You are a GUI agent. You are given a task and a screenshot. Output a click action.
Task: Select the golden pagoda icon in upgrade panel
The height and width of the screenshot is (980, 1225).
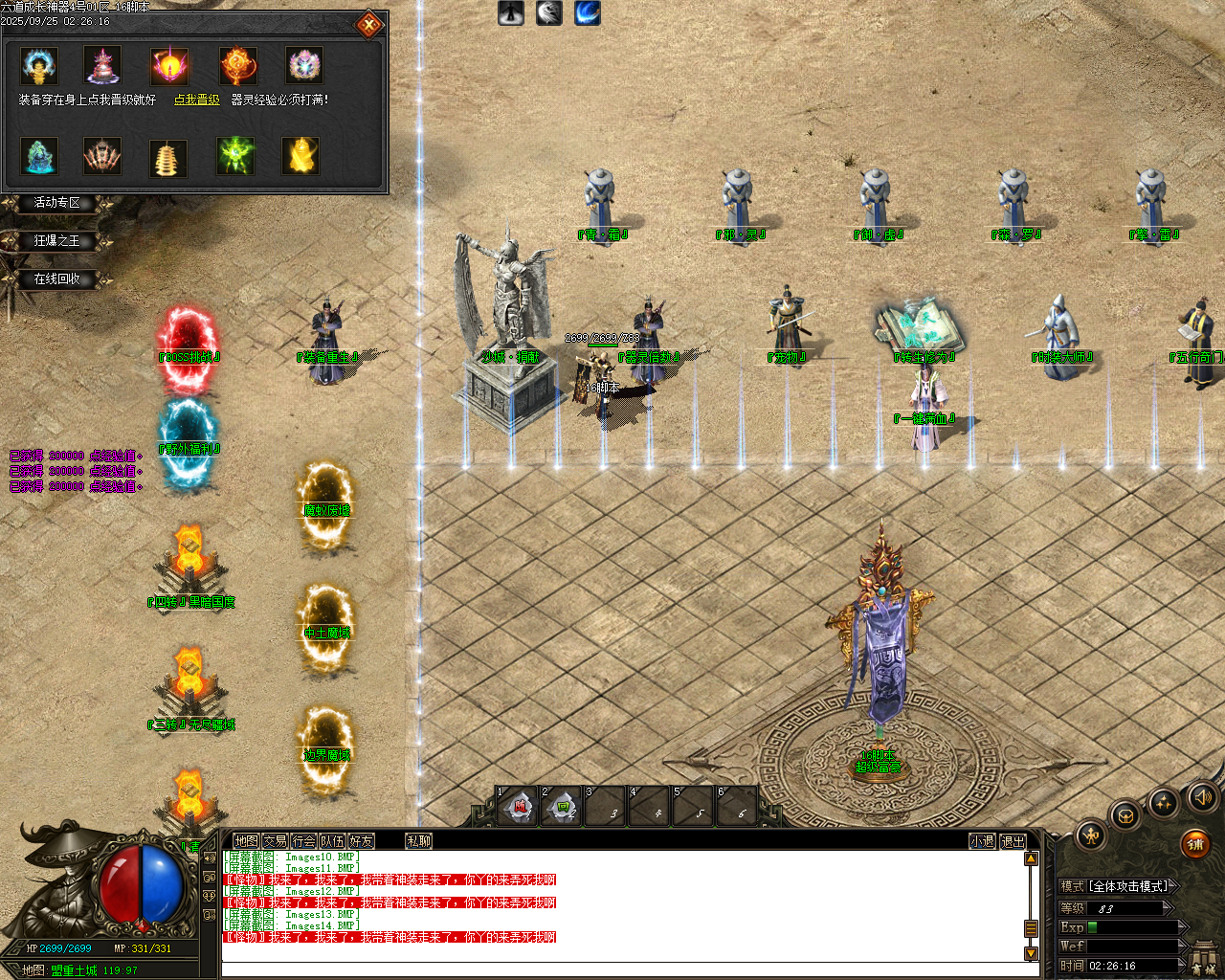tap(167, 156)
